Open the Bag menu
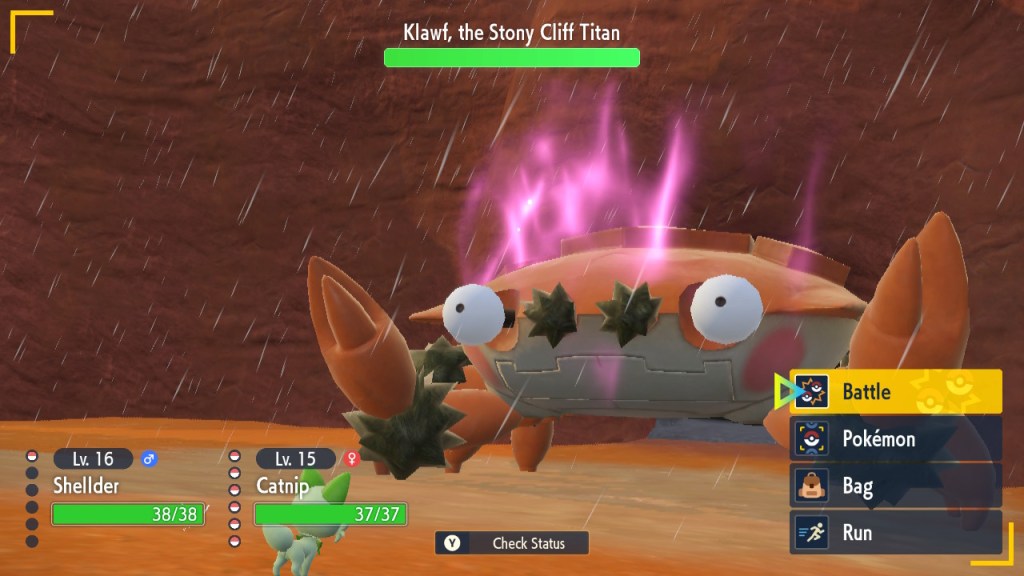This screenshot has height=576, width=1024. [x=896, y=486]
